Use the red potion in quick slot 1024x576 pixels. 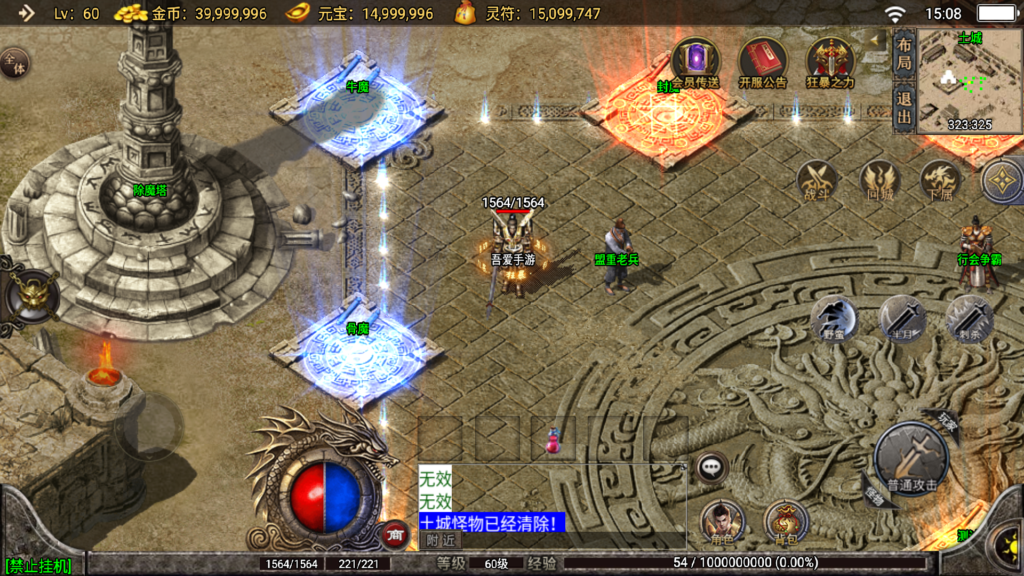pos(552,440)
